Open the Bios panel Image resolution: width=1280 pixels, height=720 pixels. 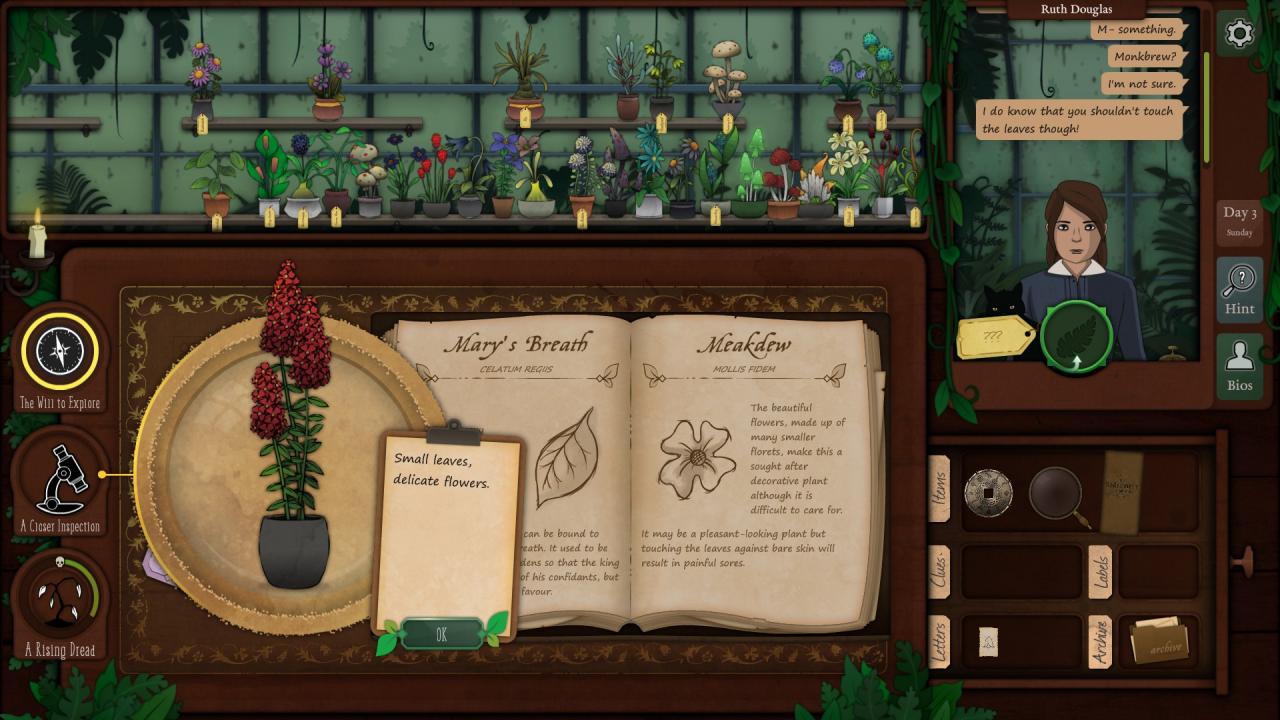[x=1239, y=365]
